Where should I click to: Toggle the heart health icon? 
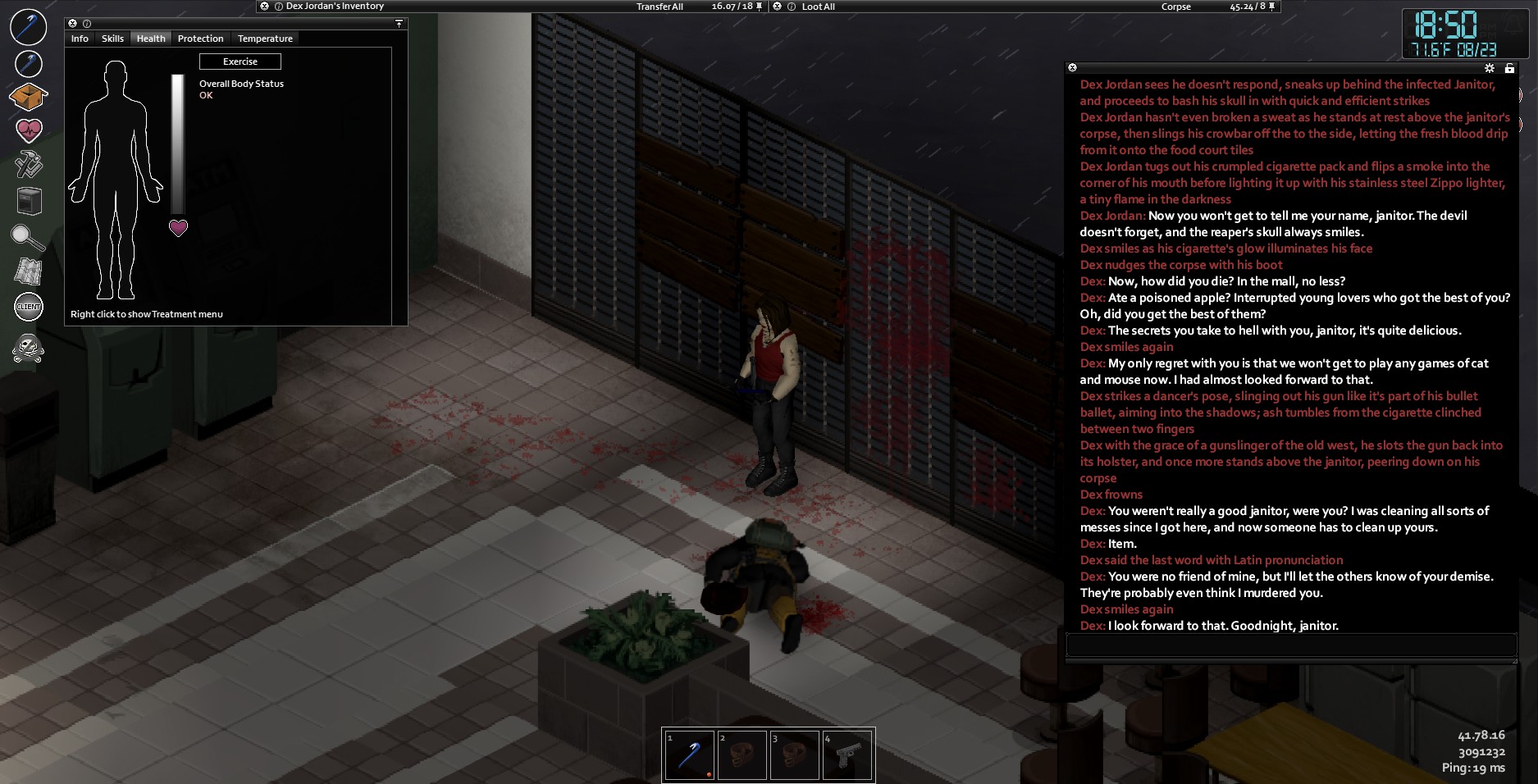(28, 130)
